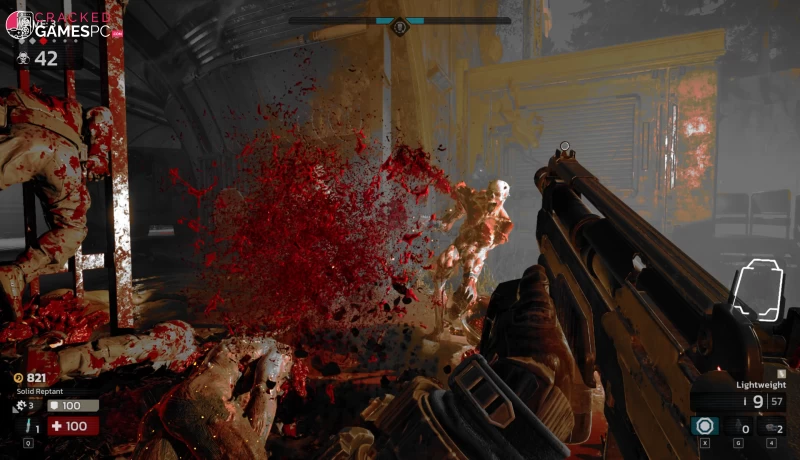The image size is (800, 460).
Task: Click the biohazard Zed counter icon
Action: coord(20,59)
